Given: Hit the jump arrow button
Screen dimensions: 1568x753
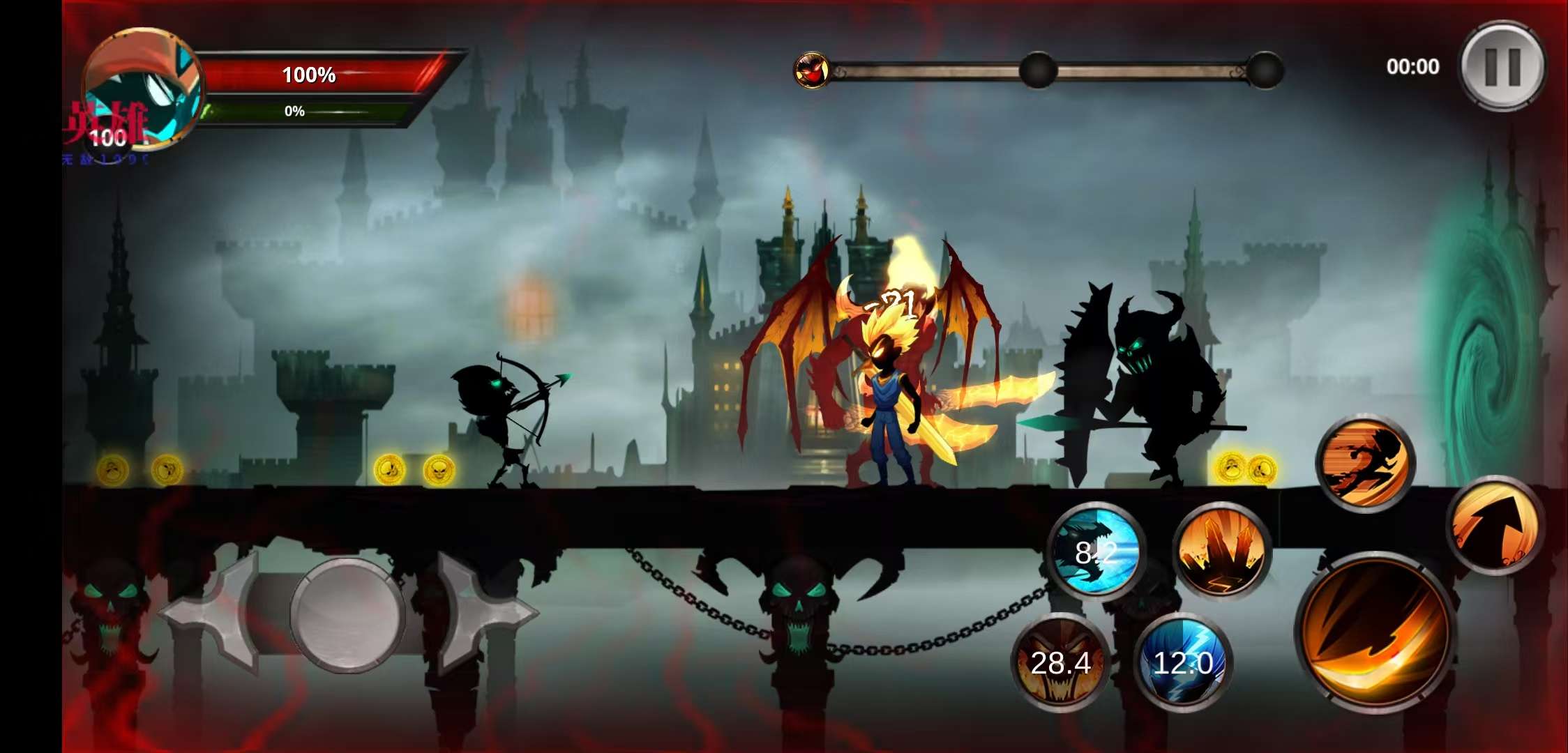Looking at the screenshot, I should (1494, 526).
